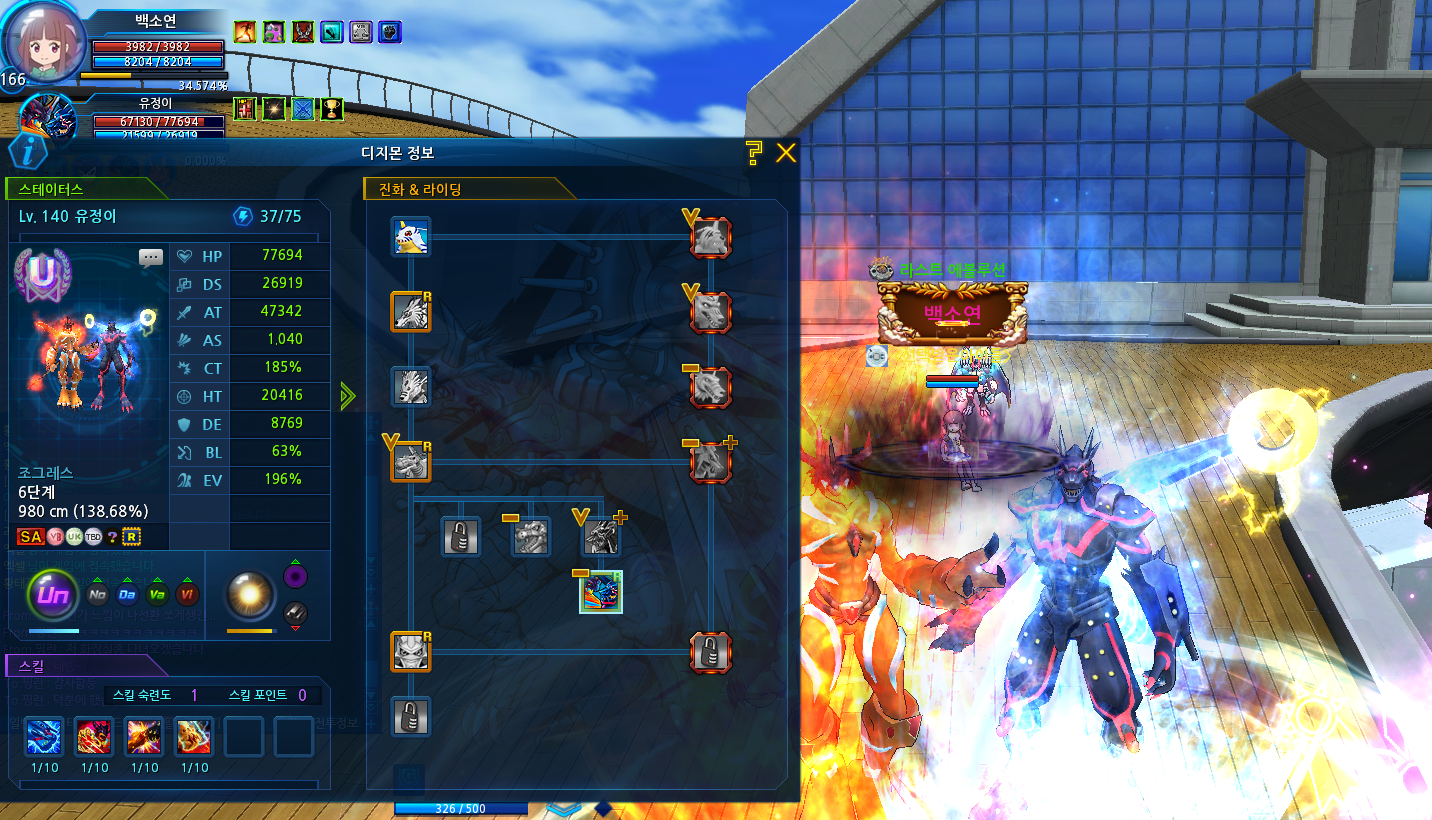
Task: Click the locked evolution slot at the bottom of the left column
Action: click(x=410, y=717)
